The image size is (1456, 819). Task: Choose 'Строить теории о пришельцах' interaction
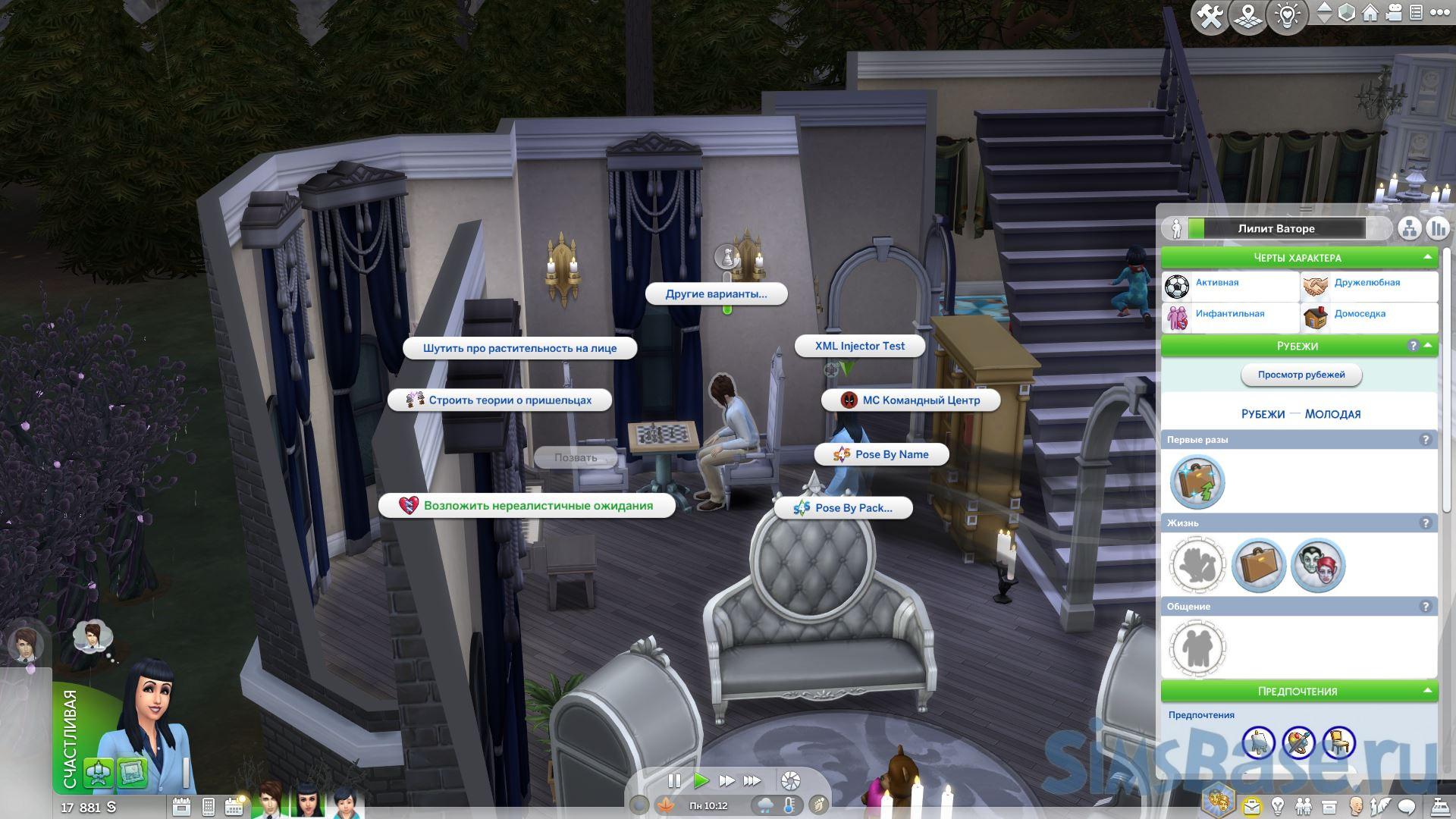500,400
